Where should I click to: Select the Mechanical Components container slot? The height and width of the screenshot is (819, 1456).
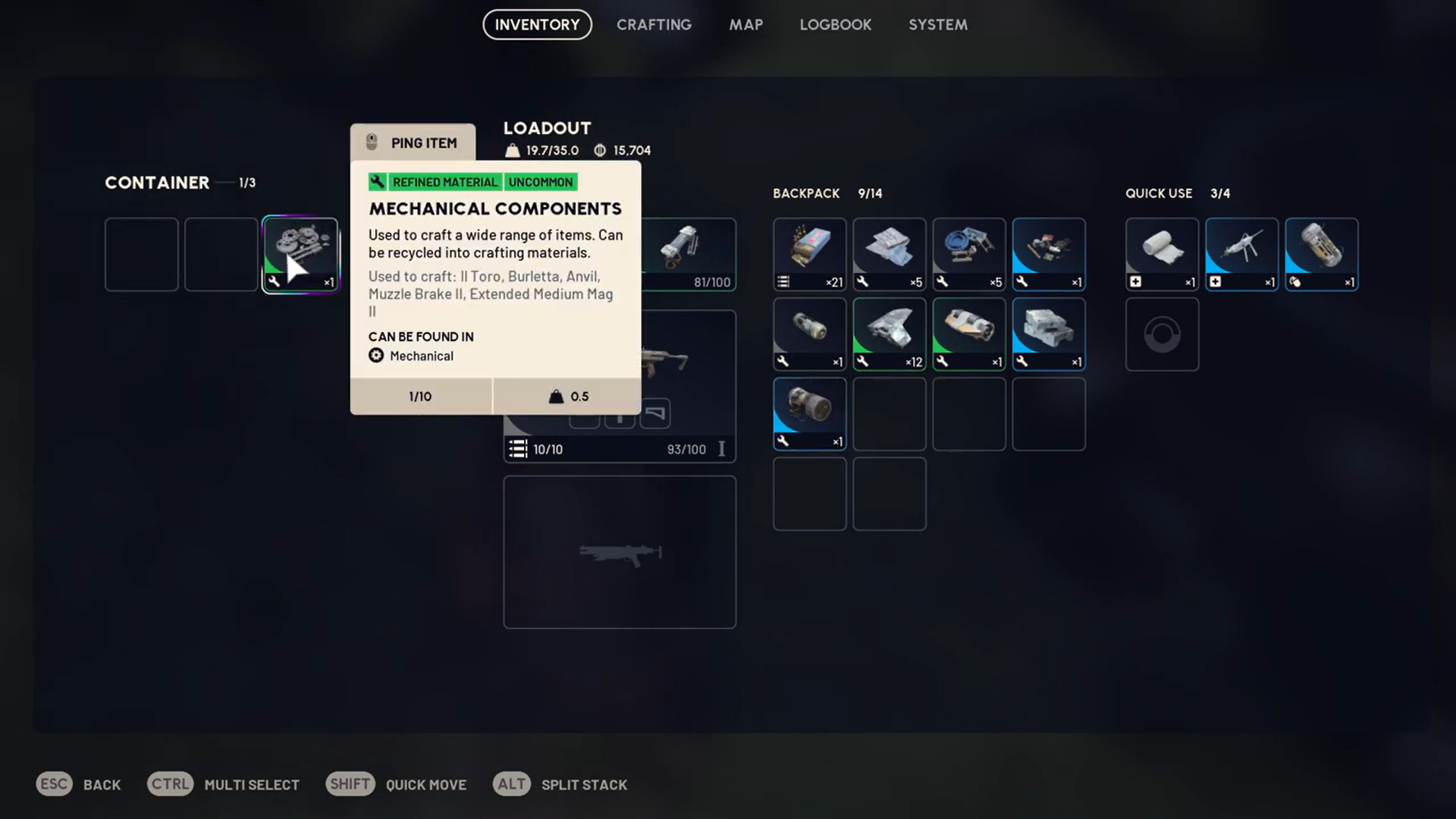pos(300,255)
